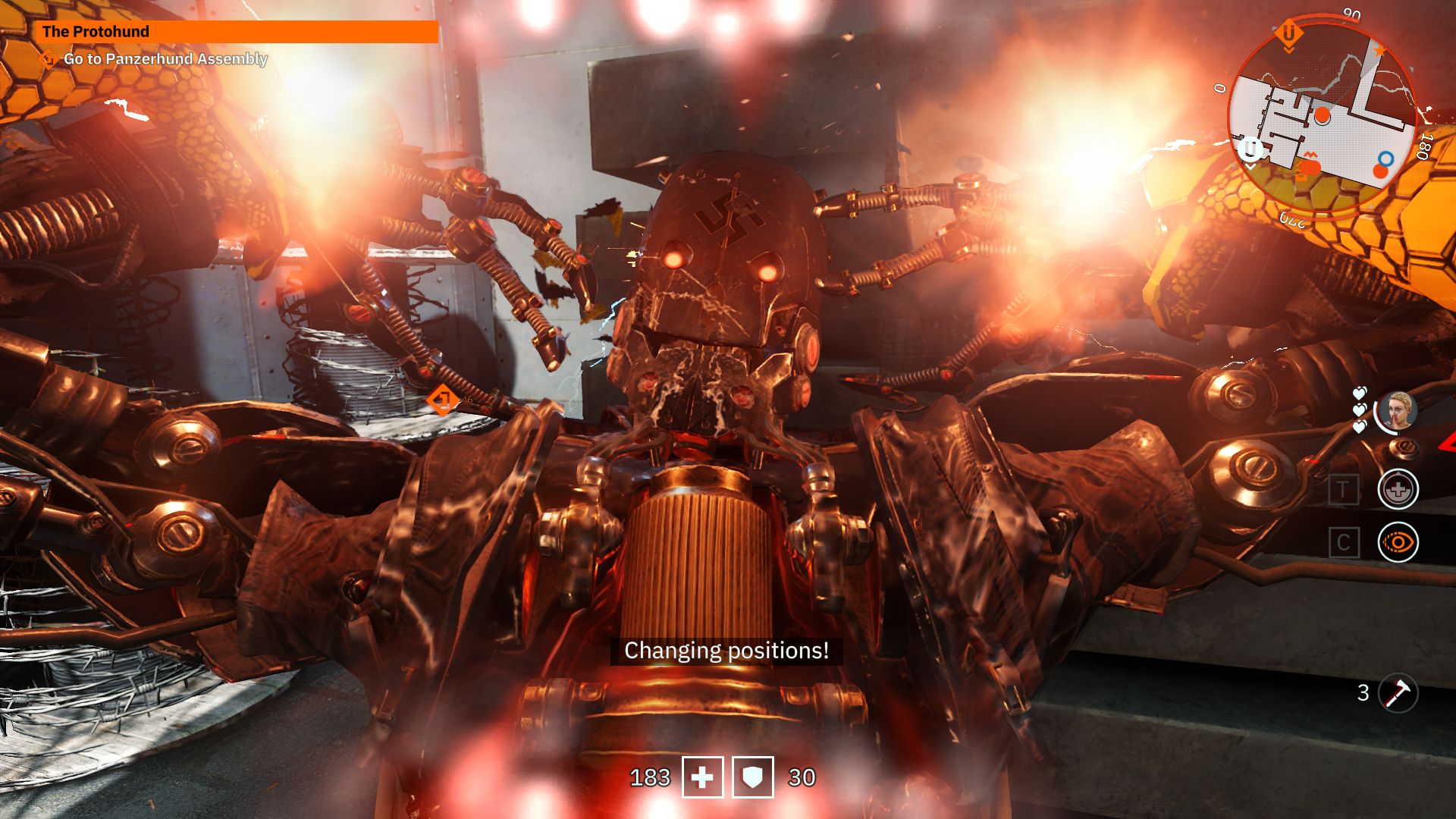Select the Go to Panzerhund Assembly objective
Screen dimensions: 1456x819
click(x=165, y=59)
